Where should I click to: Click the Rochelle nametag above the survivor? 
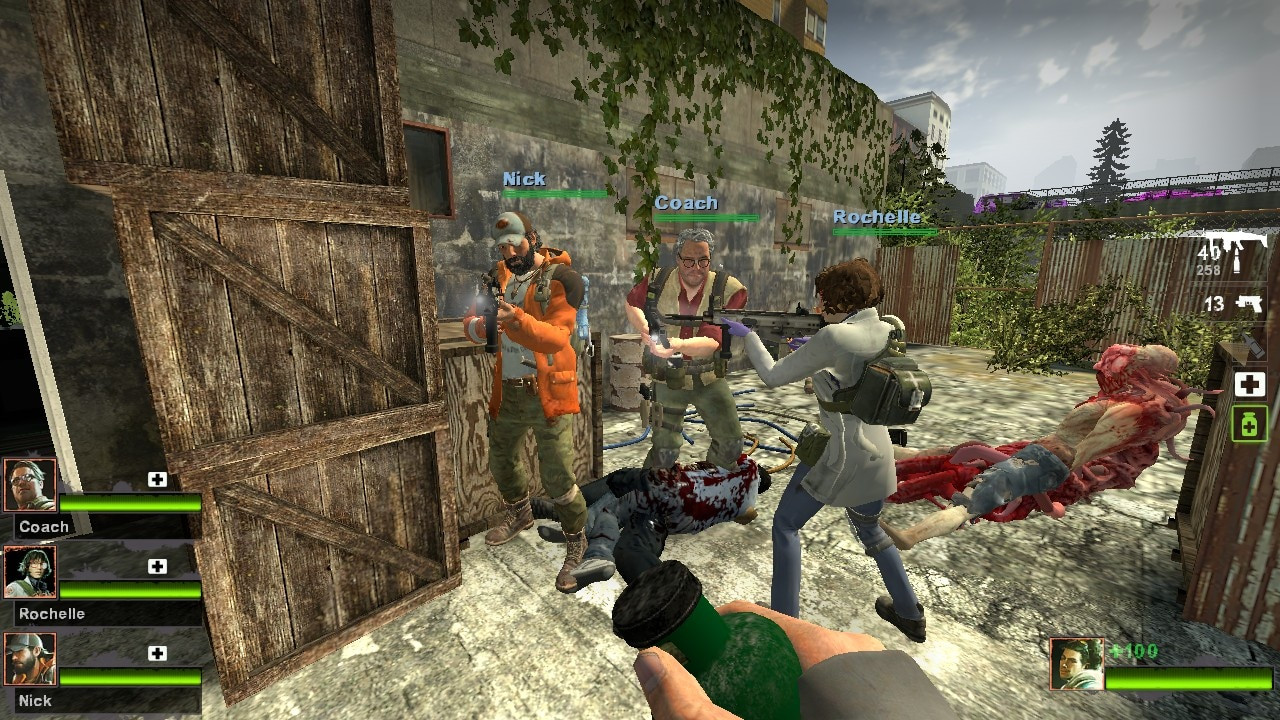click(x=876, y=217)
